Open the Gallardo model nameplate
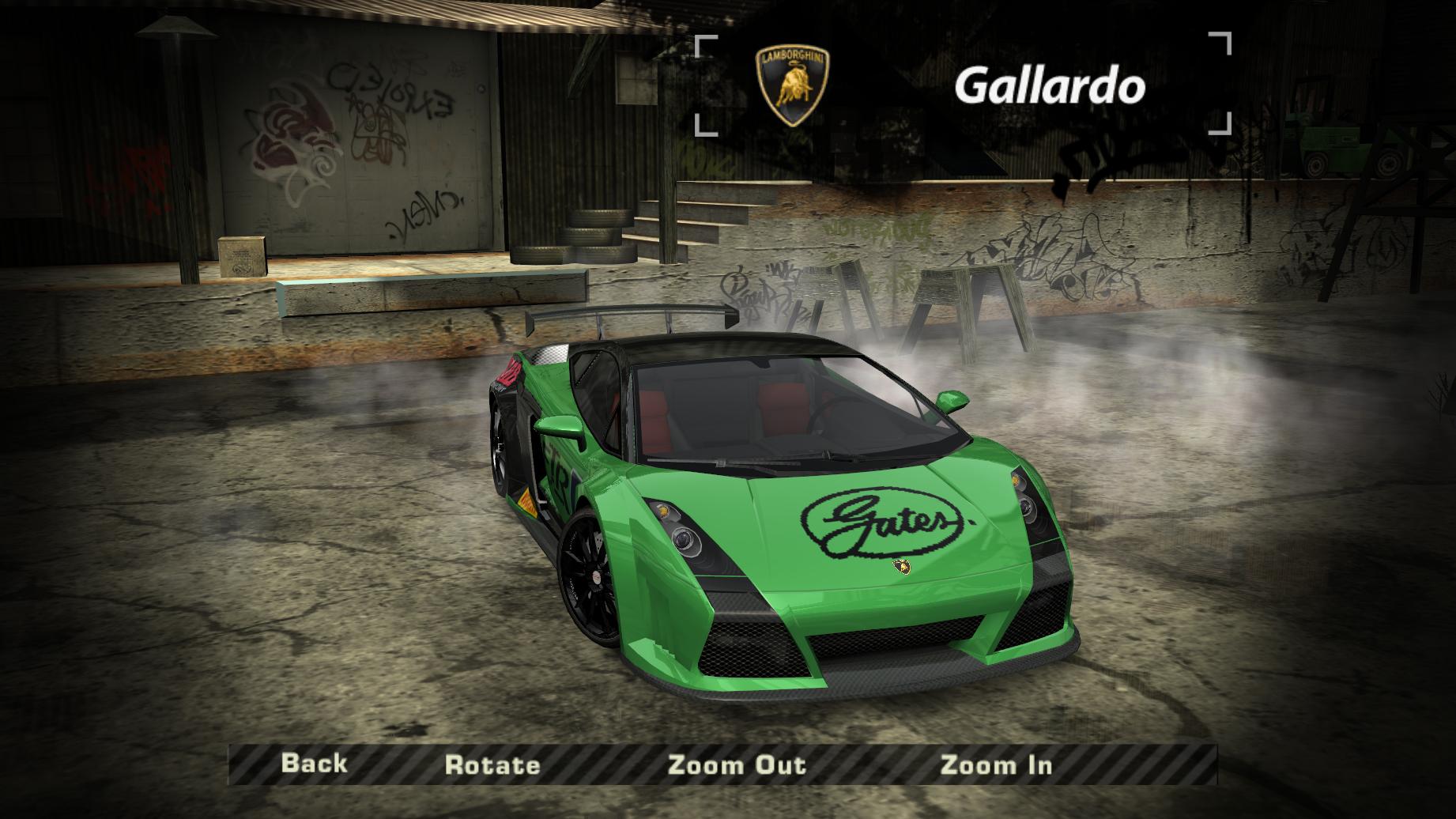This screenshot has height=819, width=1456. tap(1050, 85)
